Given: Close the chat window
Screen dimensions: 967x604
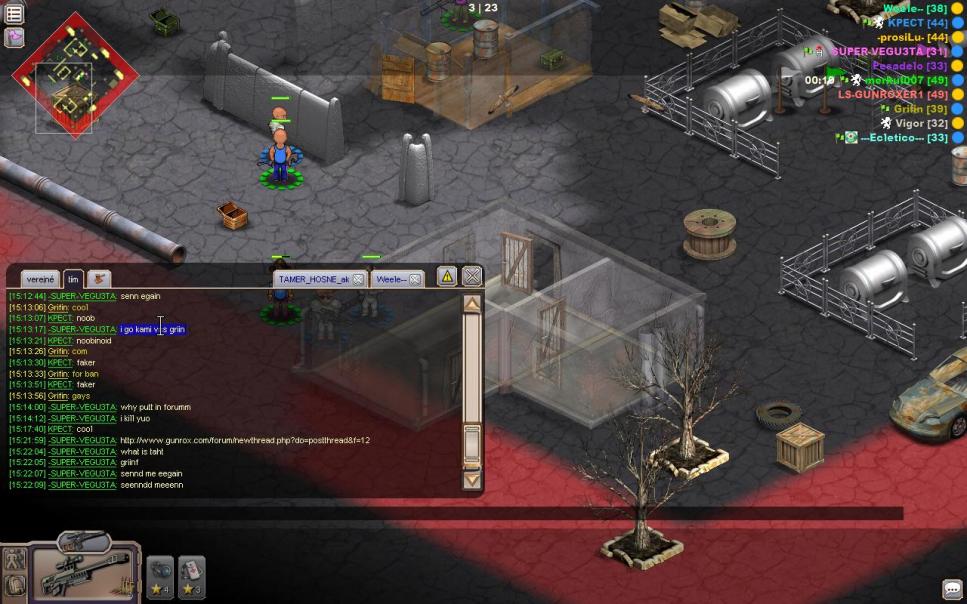Looking at the screenshot, I should 472,277.
